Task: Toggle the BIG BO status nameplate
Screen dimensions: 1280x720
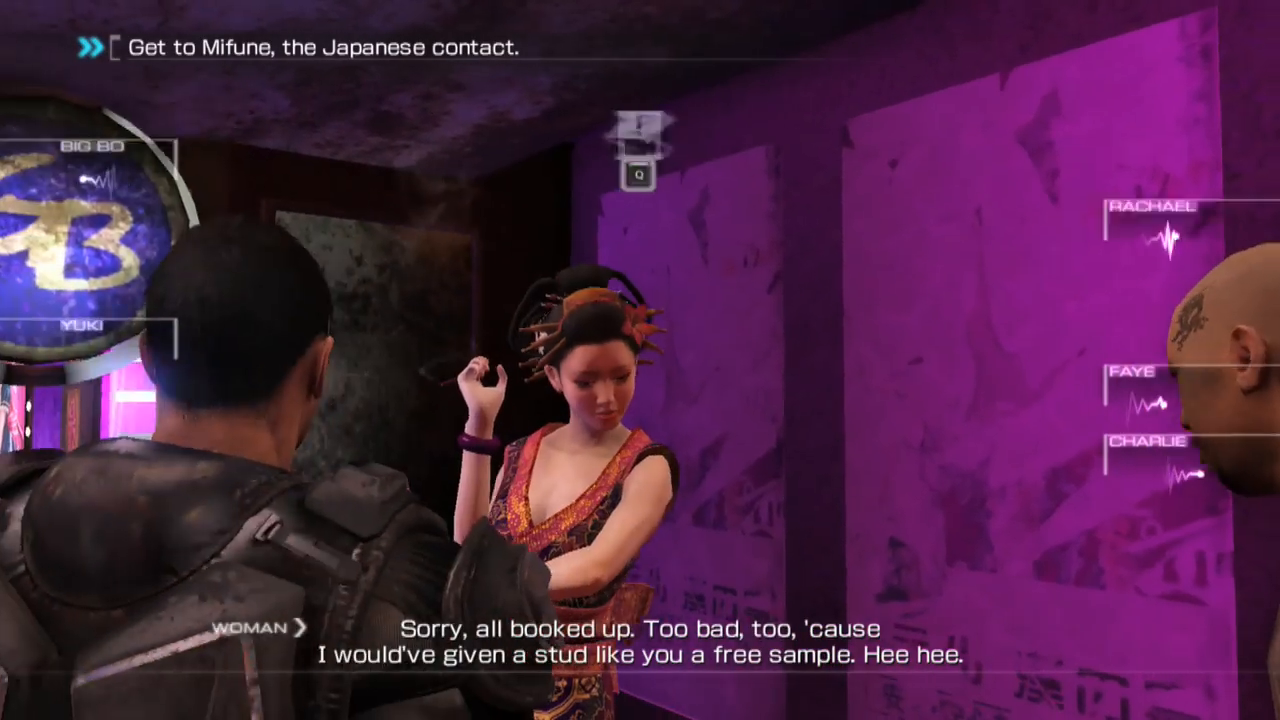Action: click(91, 146)
